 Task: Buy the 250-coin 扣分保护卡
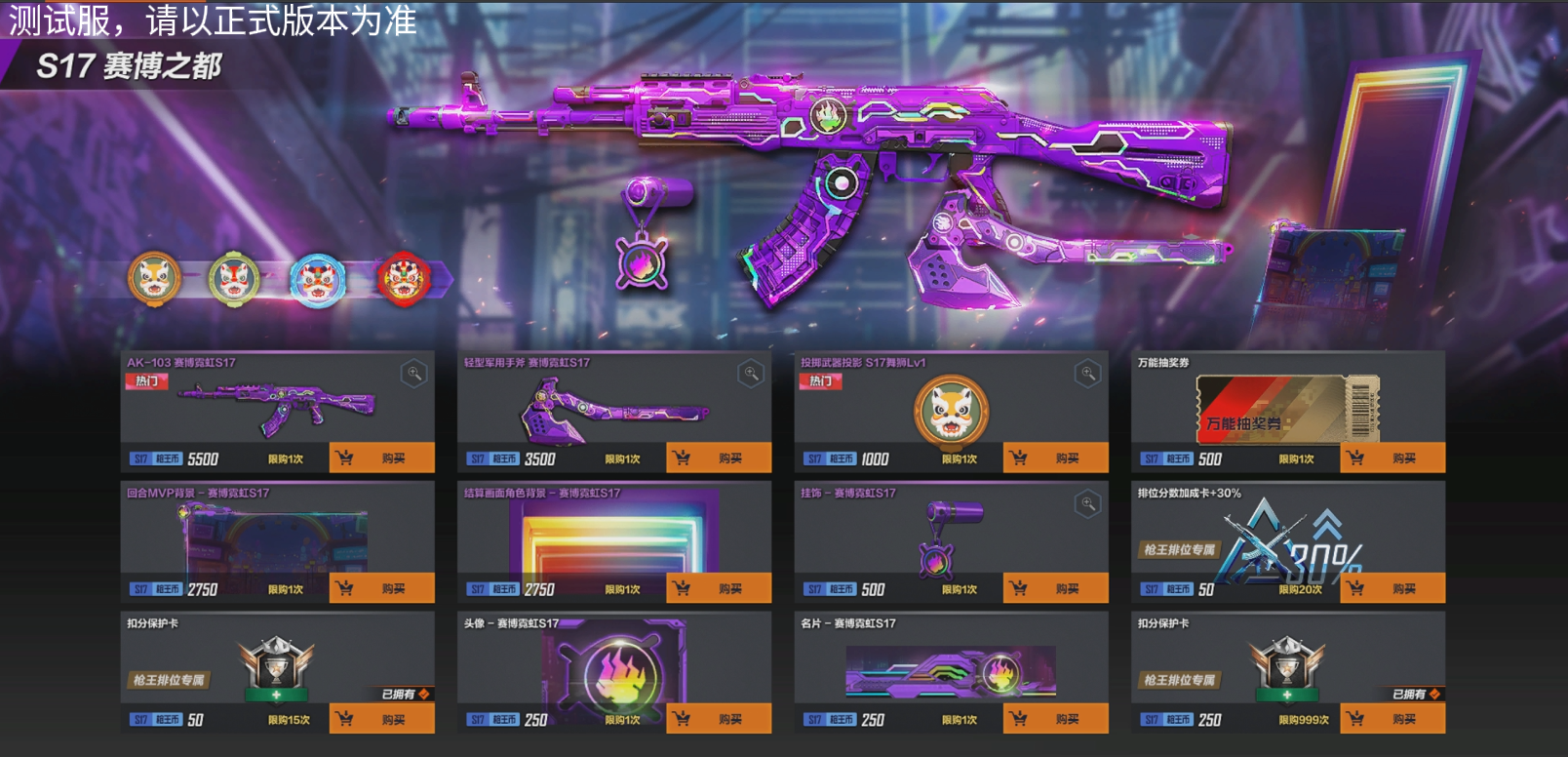1392,719
